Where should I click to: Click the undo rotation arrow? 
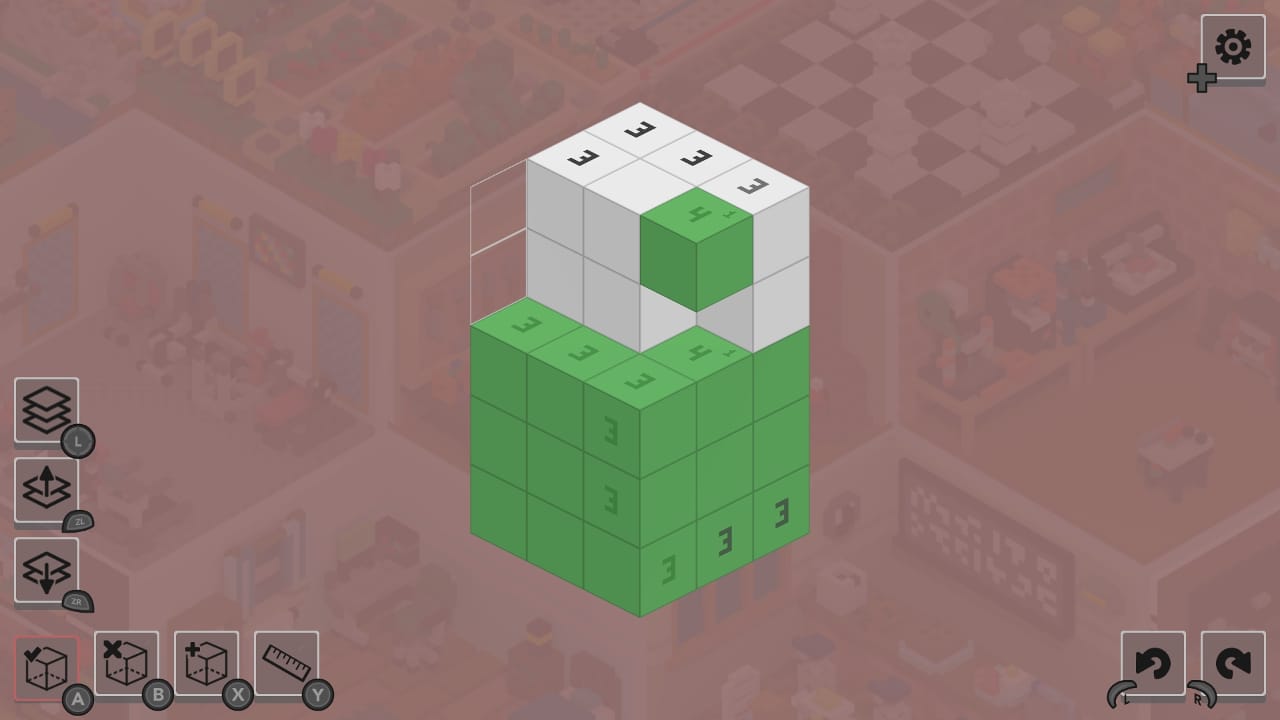pyautogui.click(x=1152, y=662)
